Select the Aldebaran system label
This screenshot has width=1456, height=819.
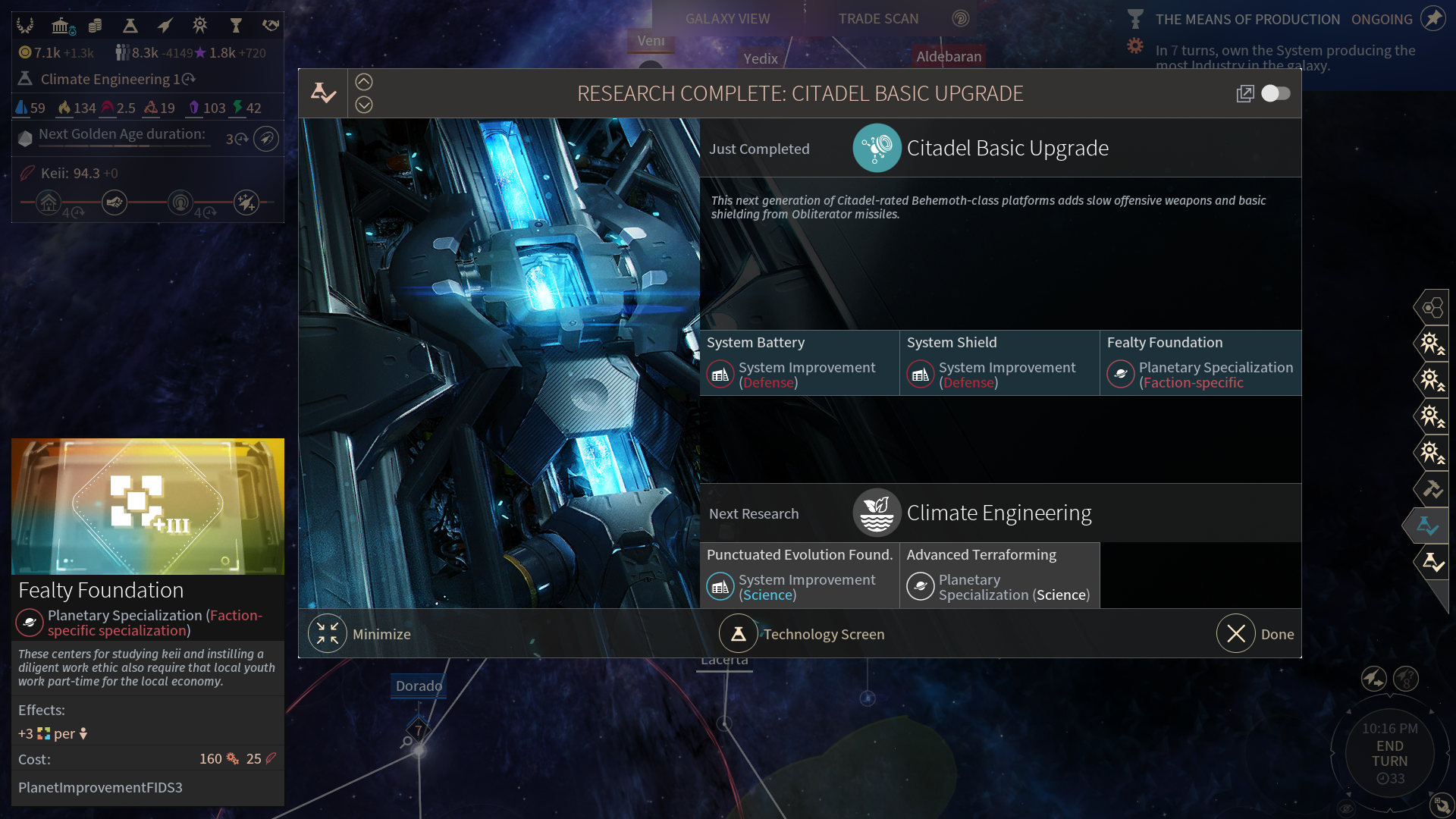(x=948, y=56)
